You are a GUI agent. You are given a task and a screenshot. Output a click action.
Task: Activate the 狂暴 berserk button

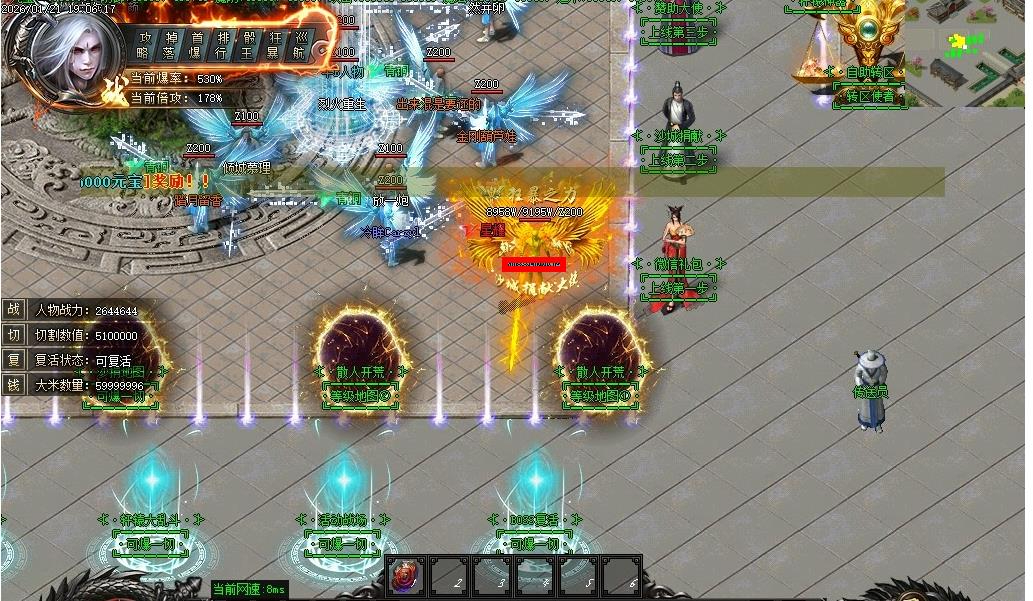274,45
